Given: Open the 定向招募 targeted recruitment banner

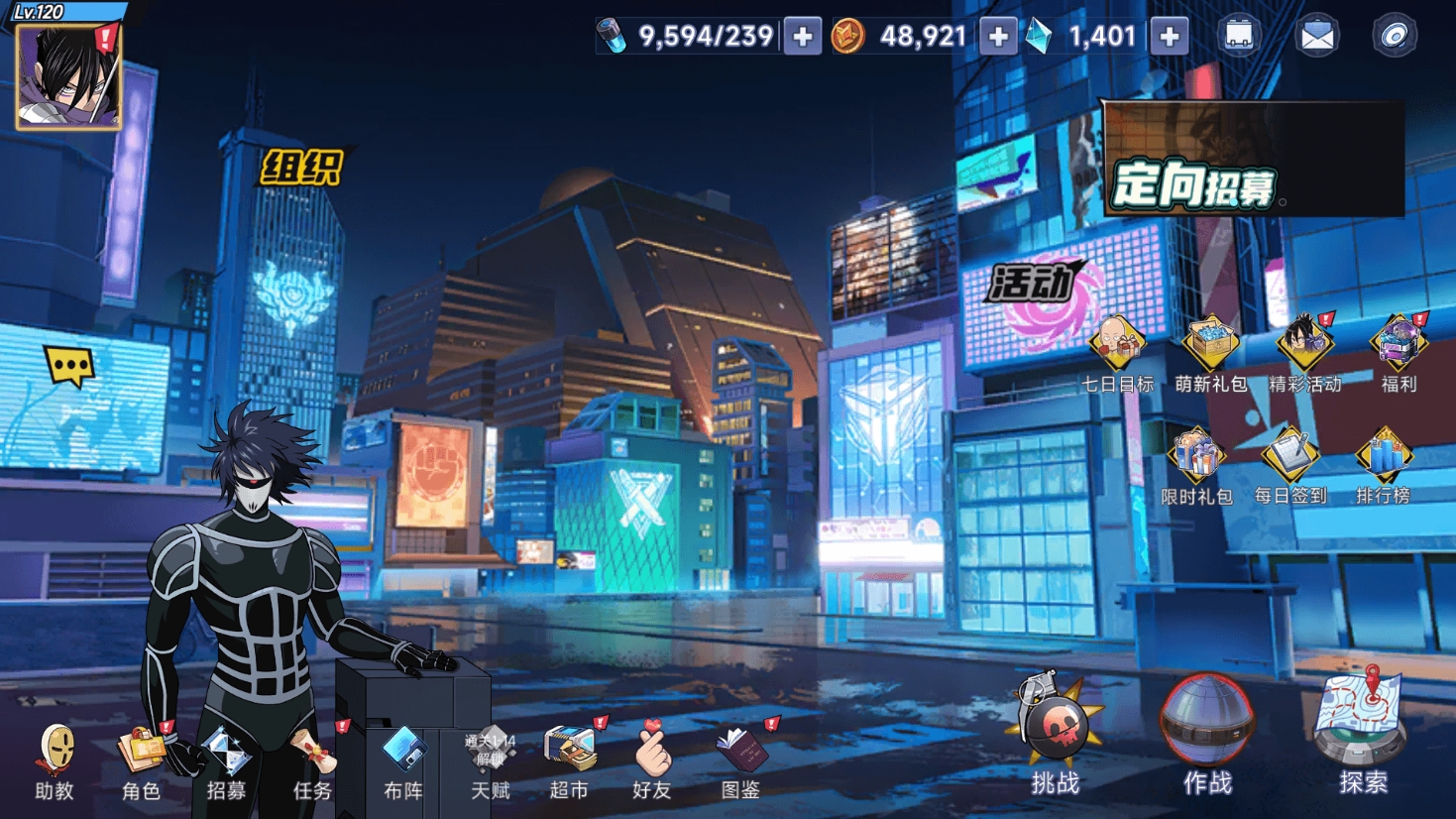Looking at the screenshot, I should click(x=1253, y=161).
